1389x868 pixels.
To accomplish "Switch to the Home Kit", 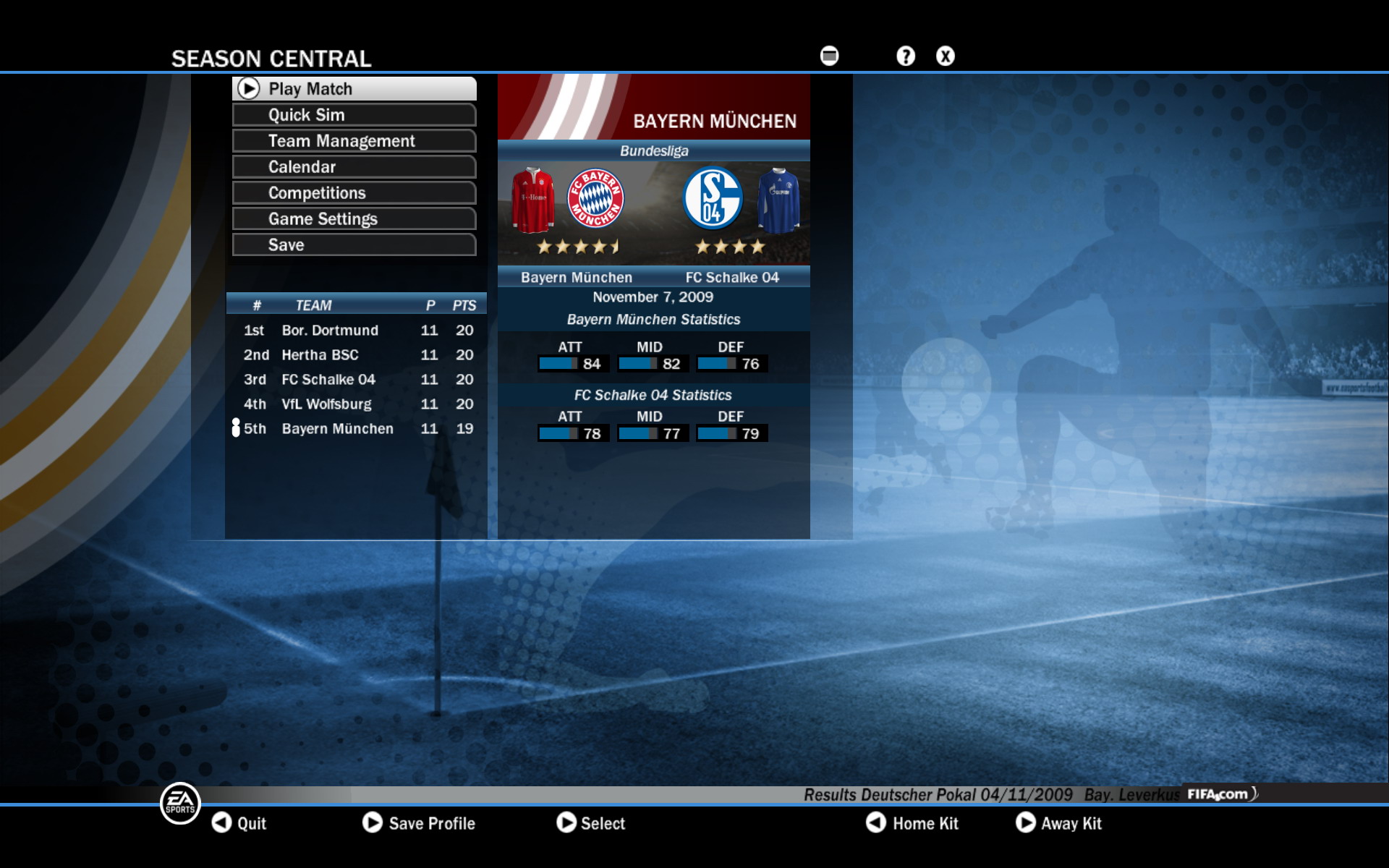I will pyautogui.click(x=915, y=823).
